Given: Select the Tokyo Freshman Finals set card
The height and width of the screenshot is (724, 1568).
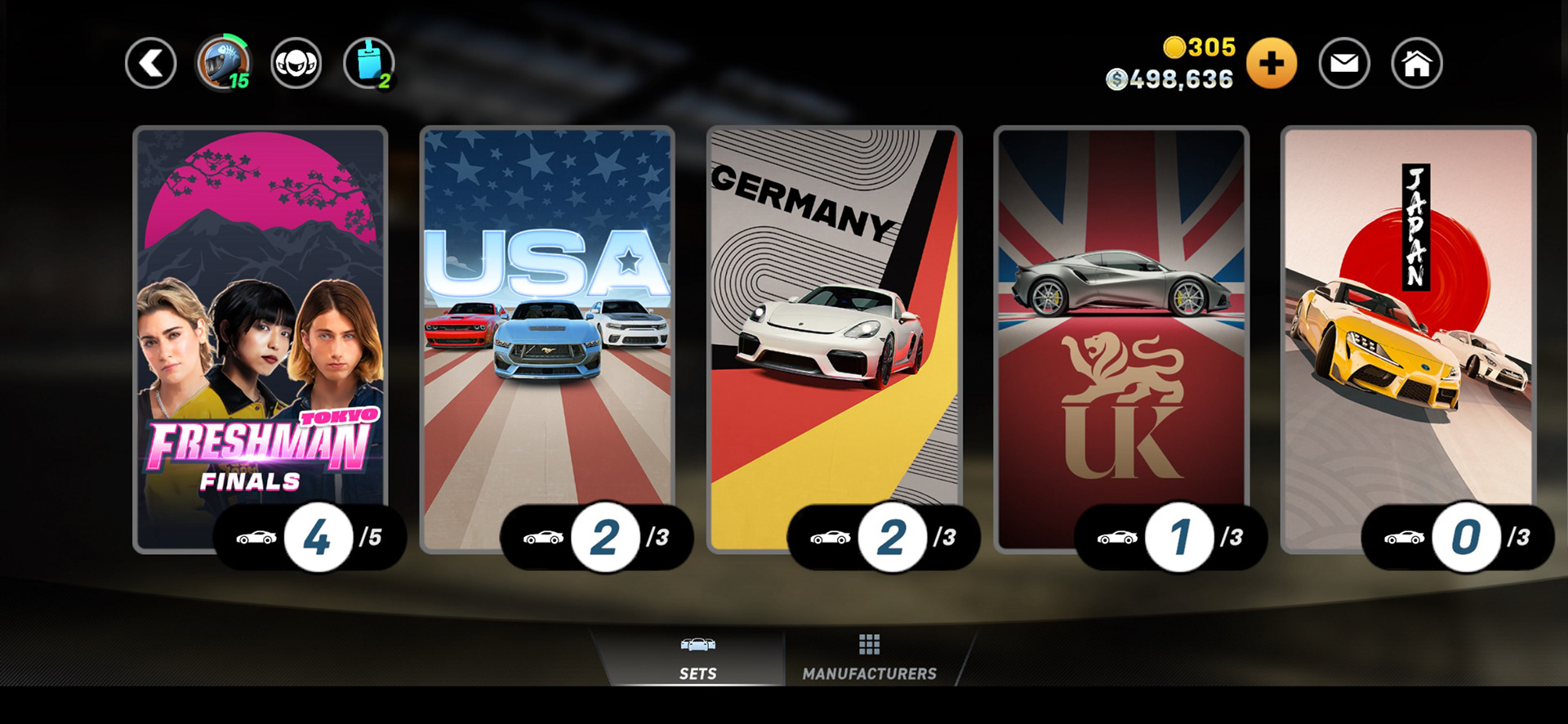Looking at the screenshot, I should [260, 327].
